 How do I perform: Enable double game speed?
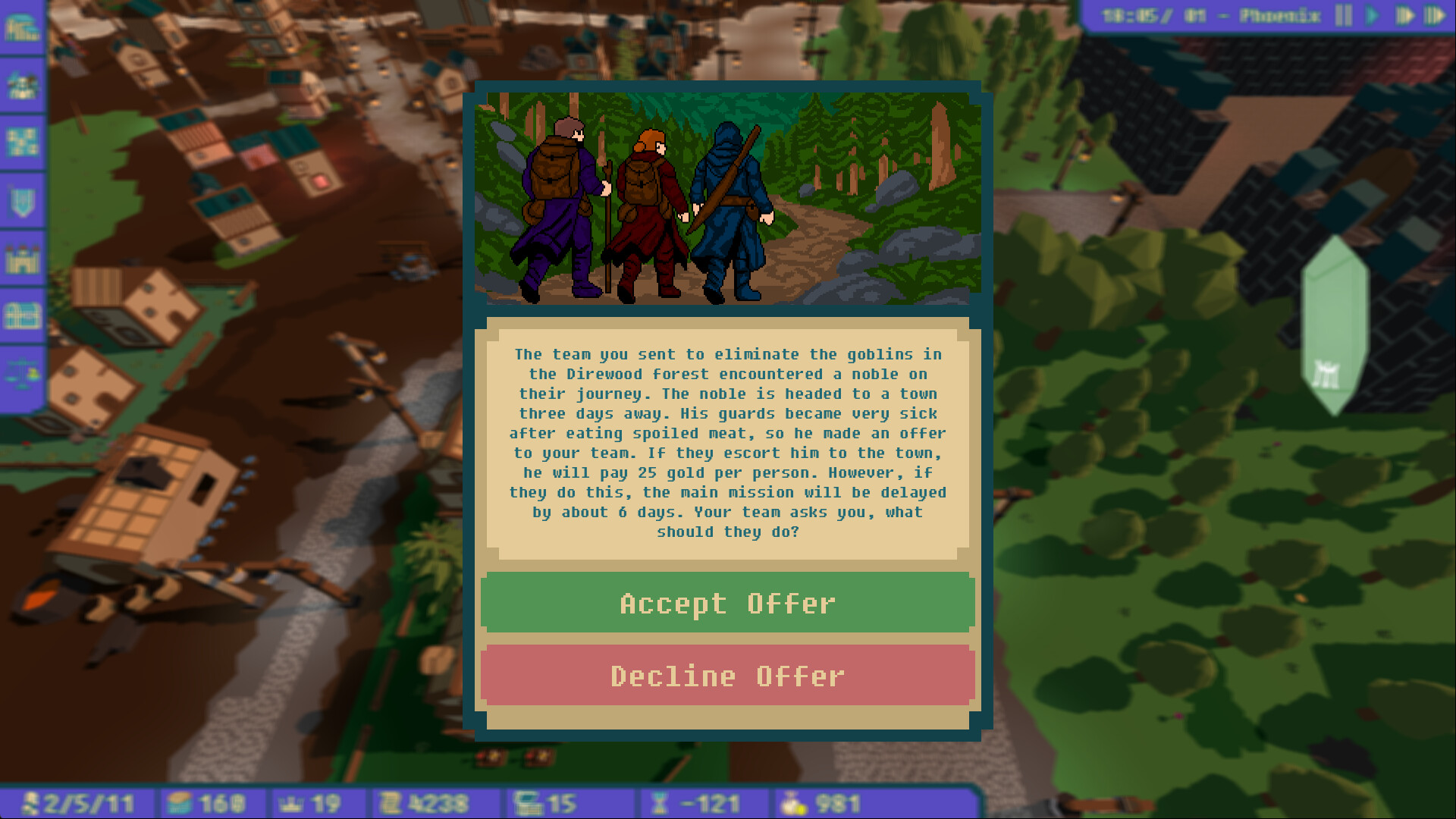click(1405, 15)
